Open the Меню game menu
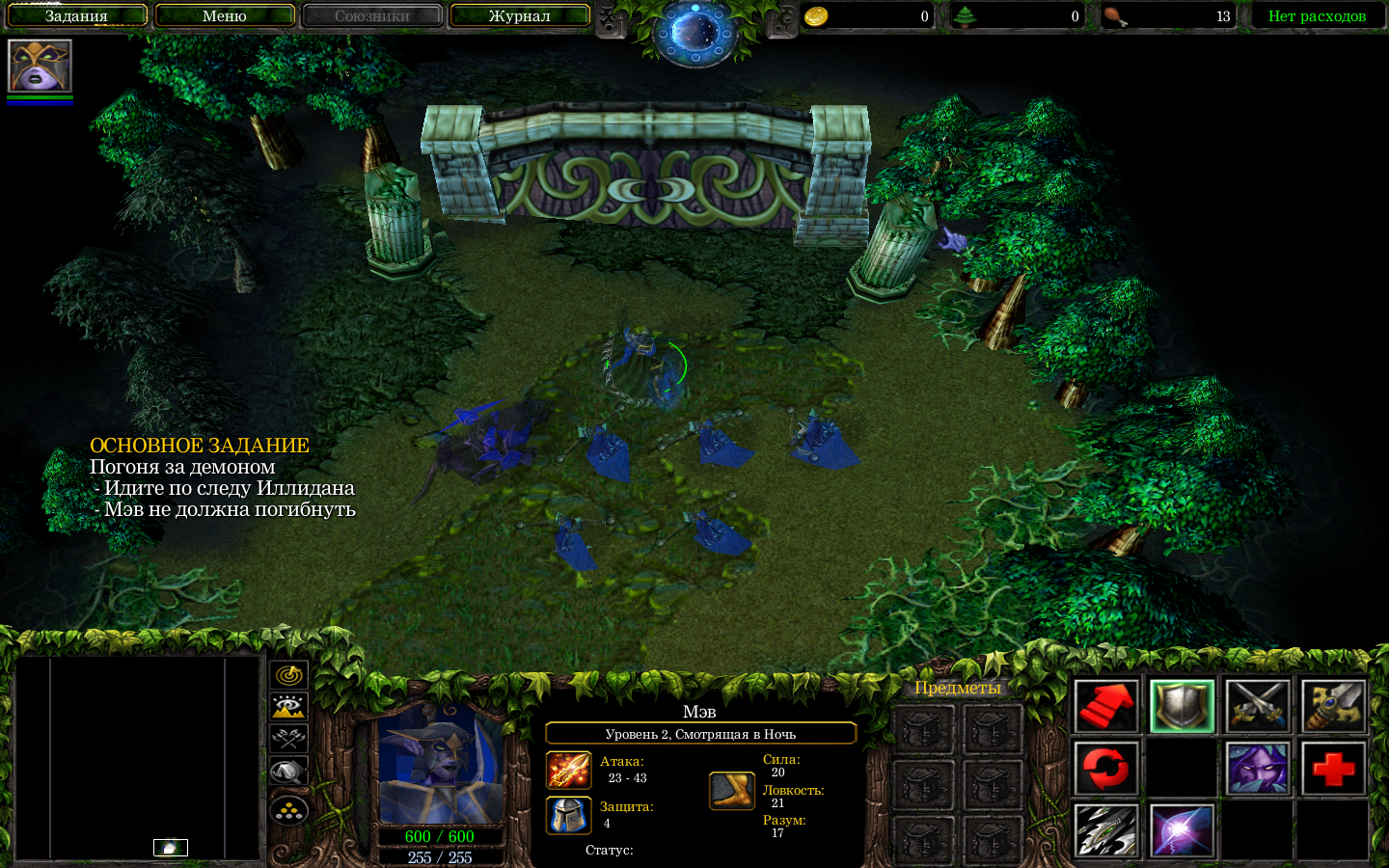Screen dimensions: 1389x868 [x=225, y=15]
